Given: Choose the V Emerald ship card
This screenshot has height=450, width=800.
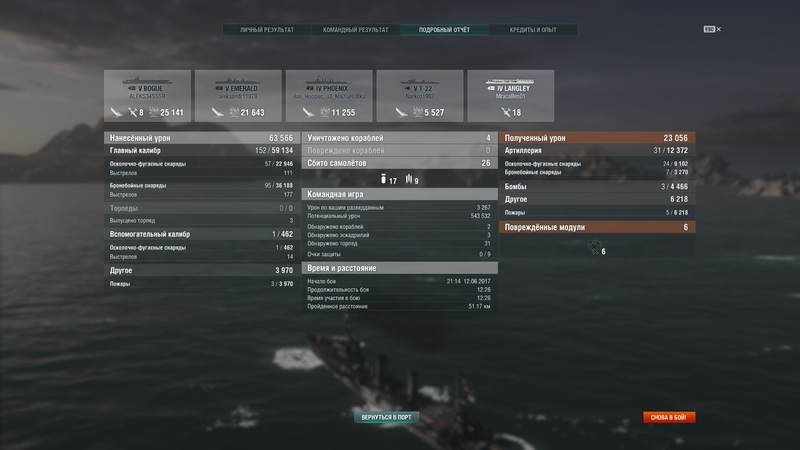Looking at the screenshot, I should click(237, 96).
